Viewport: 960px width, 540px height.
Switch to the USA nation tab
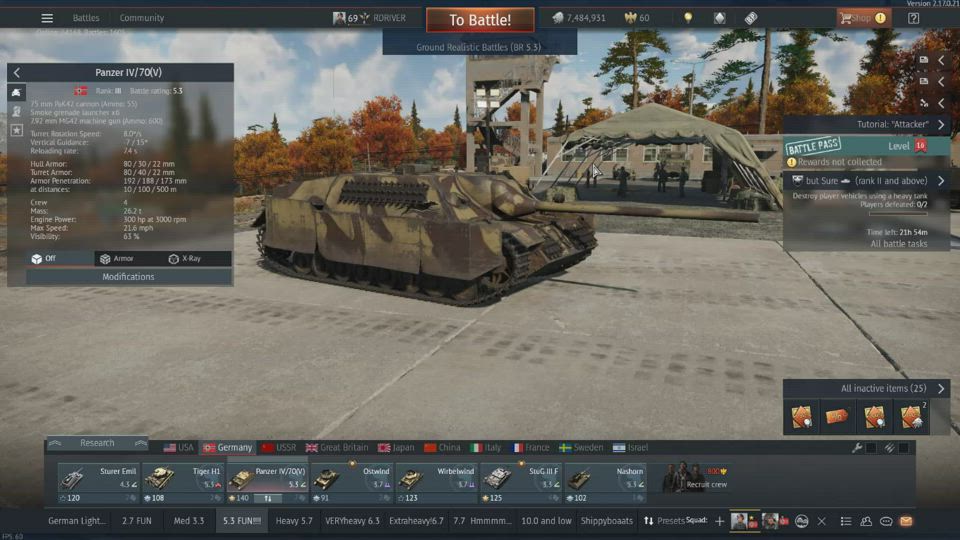click(179, 448)
